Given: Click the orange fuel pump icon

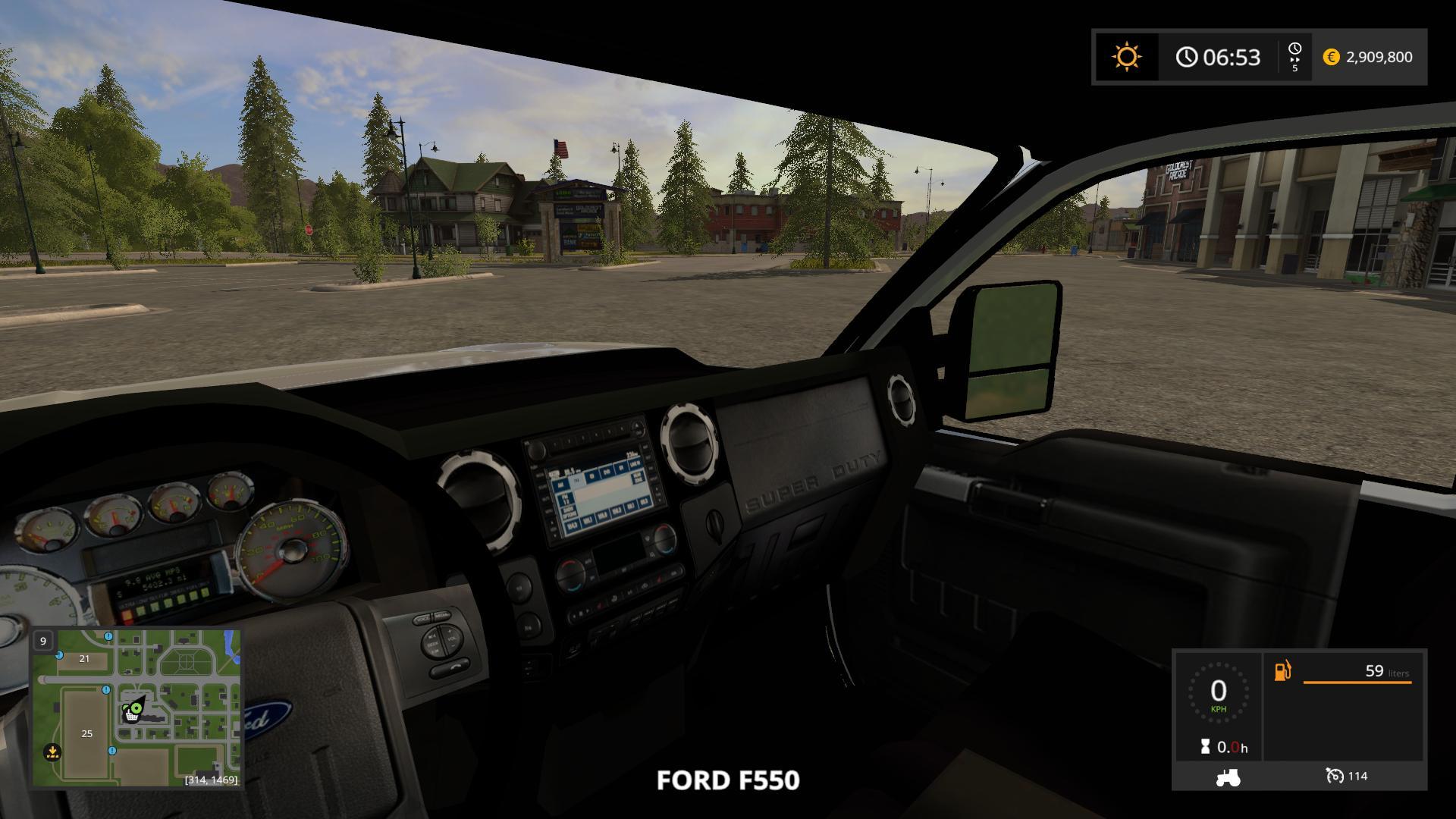Looking at the screenshot, I should click(x=1282, y=671).
